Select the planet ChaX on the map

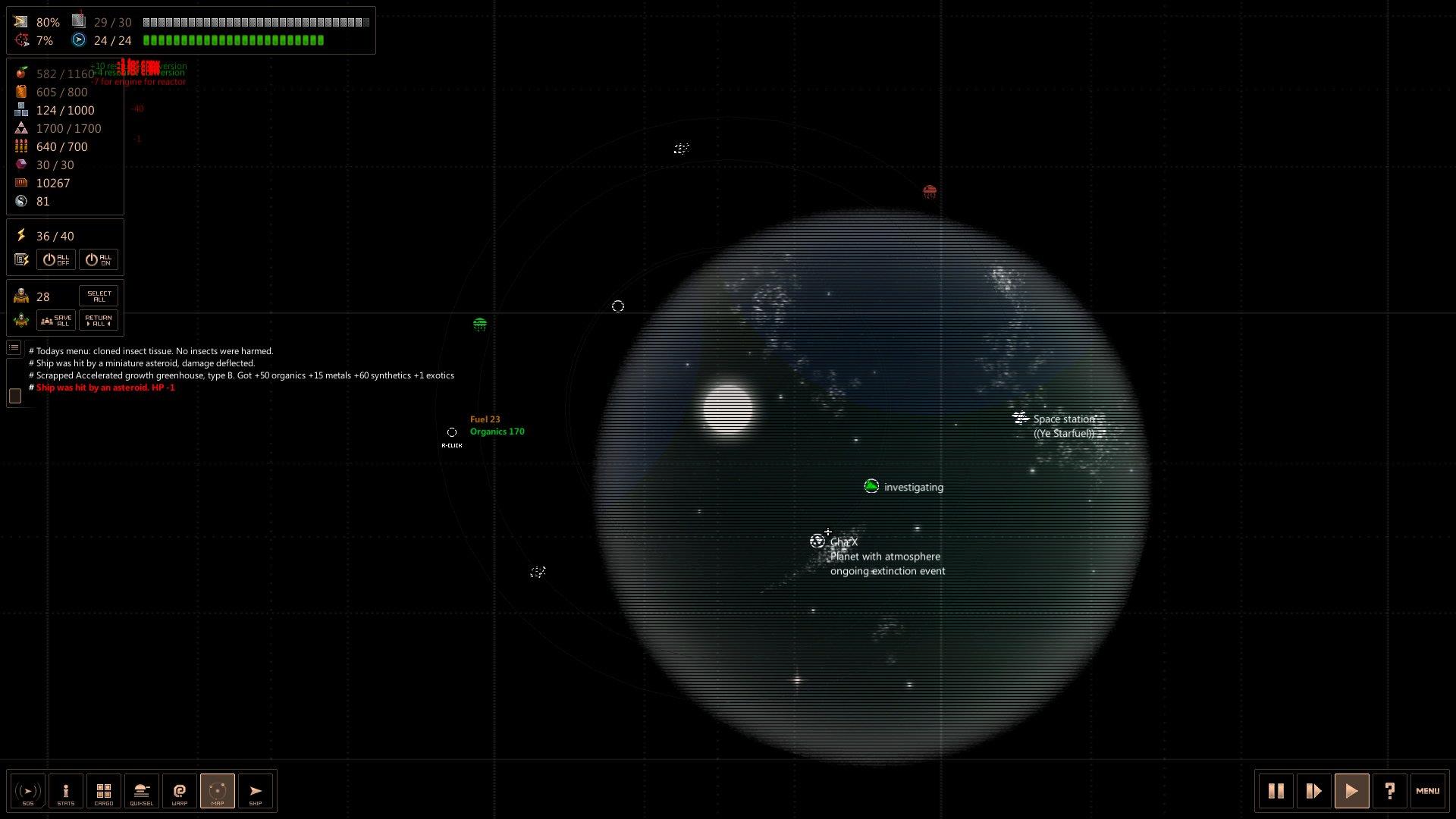pos(817,540)
